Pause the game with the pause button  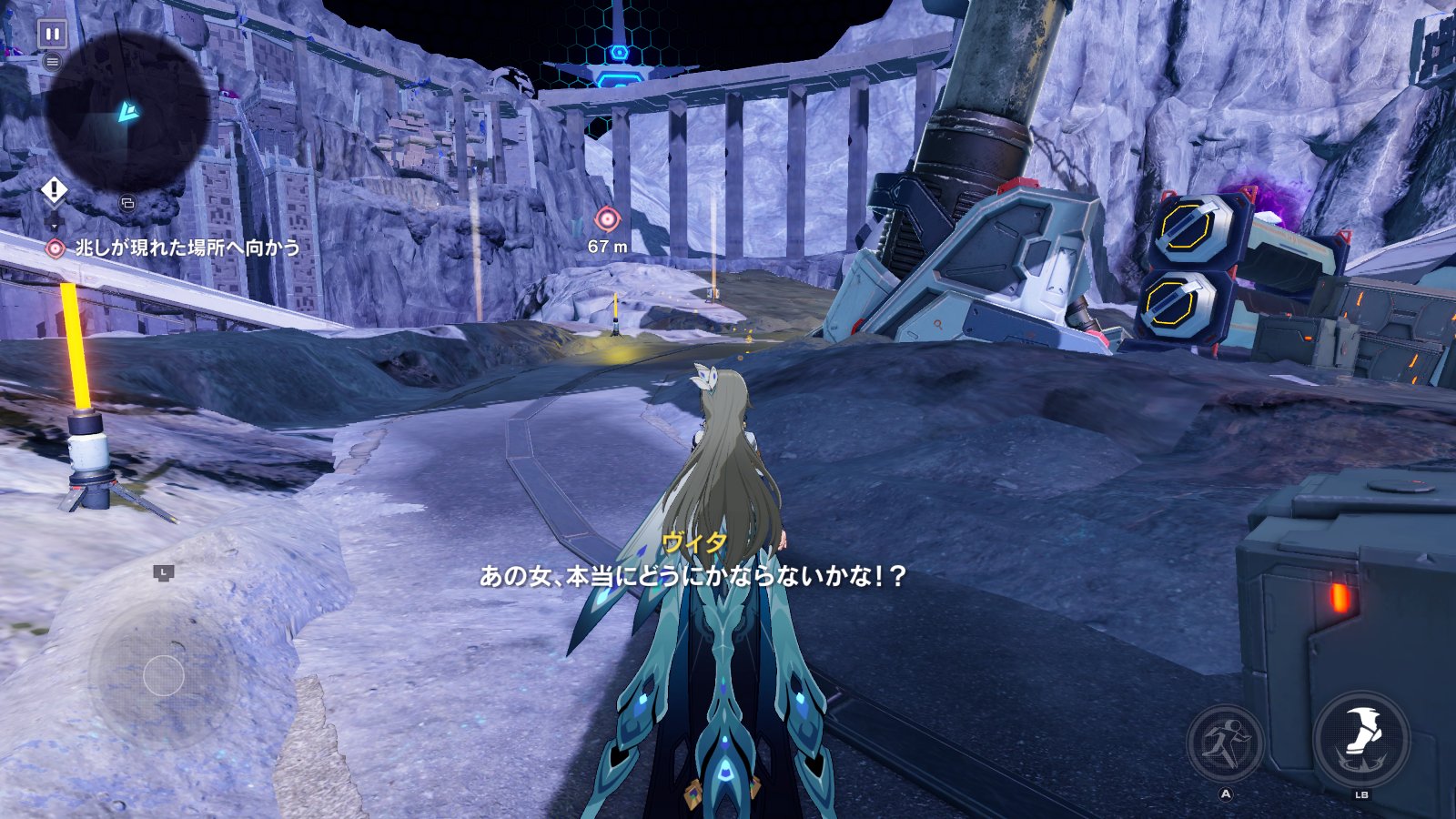pyautogui.click(x=53, y=35)
